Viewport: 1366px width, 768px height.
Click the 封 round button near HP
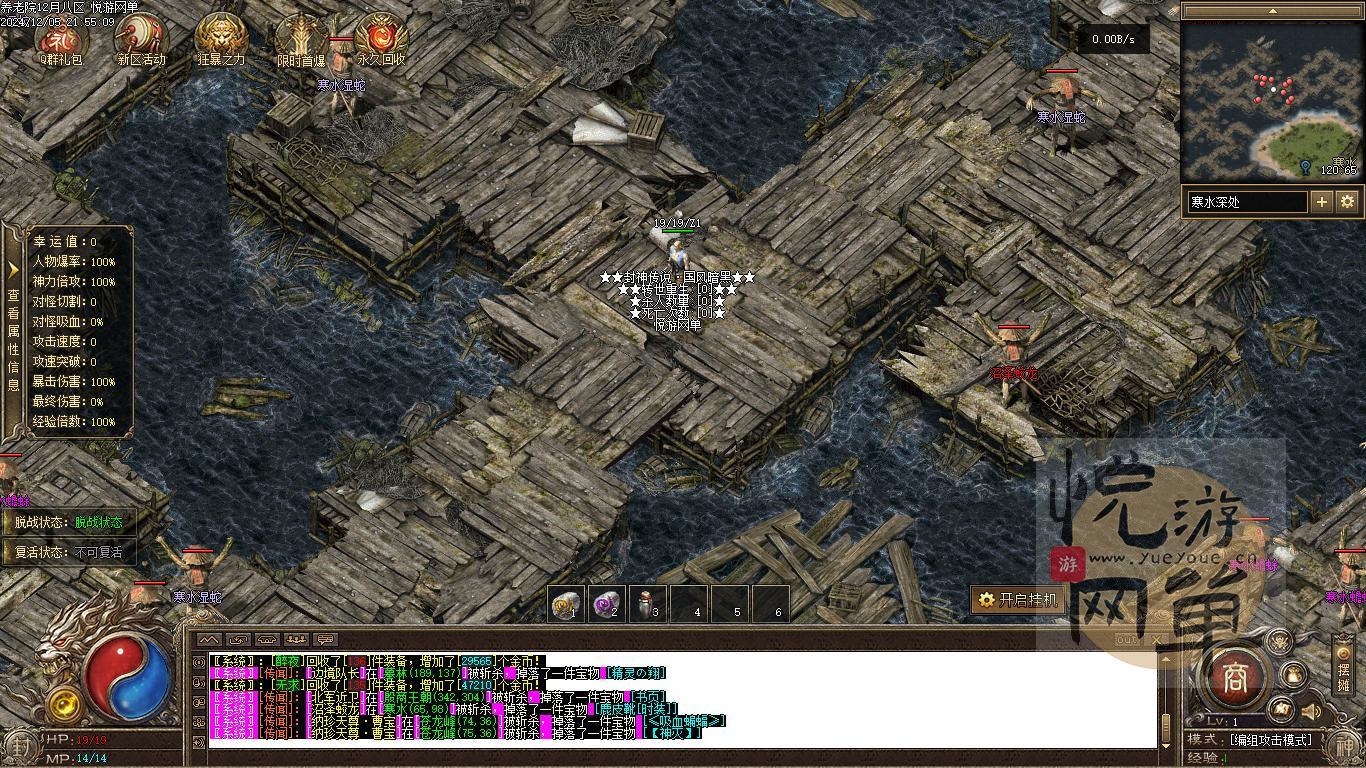tap(22, 746)
